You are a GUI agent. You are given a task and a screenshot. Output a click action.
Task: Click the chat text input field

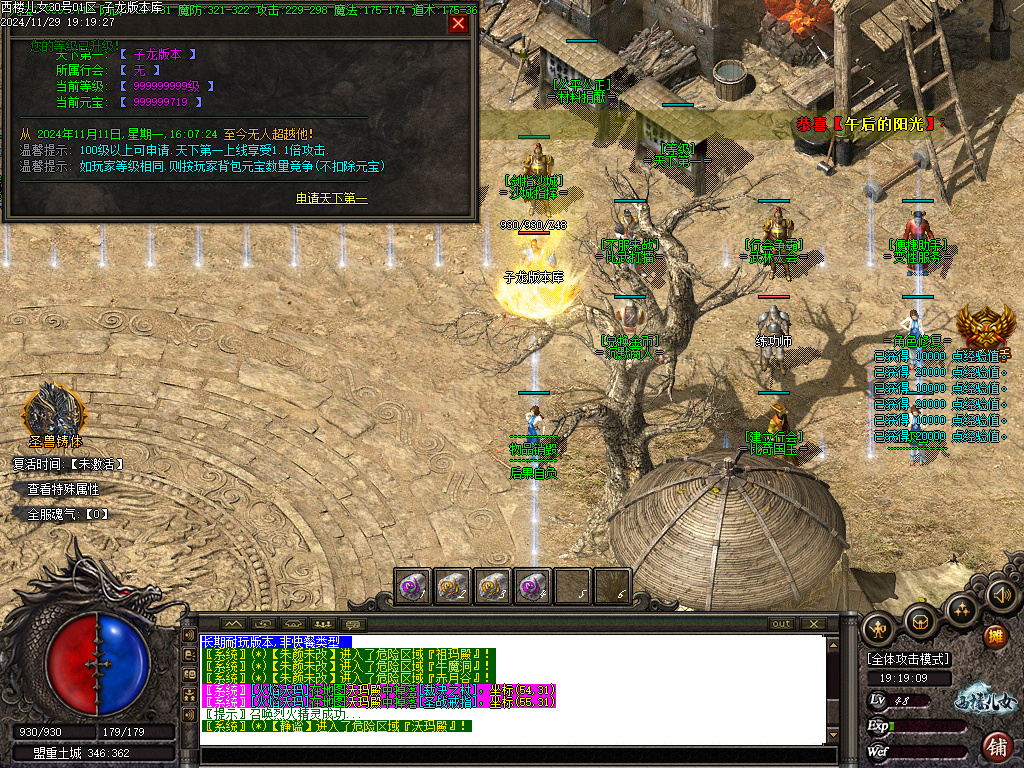[510, 756]
